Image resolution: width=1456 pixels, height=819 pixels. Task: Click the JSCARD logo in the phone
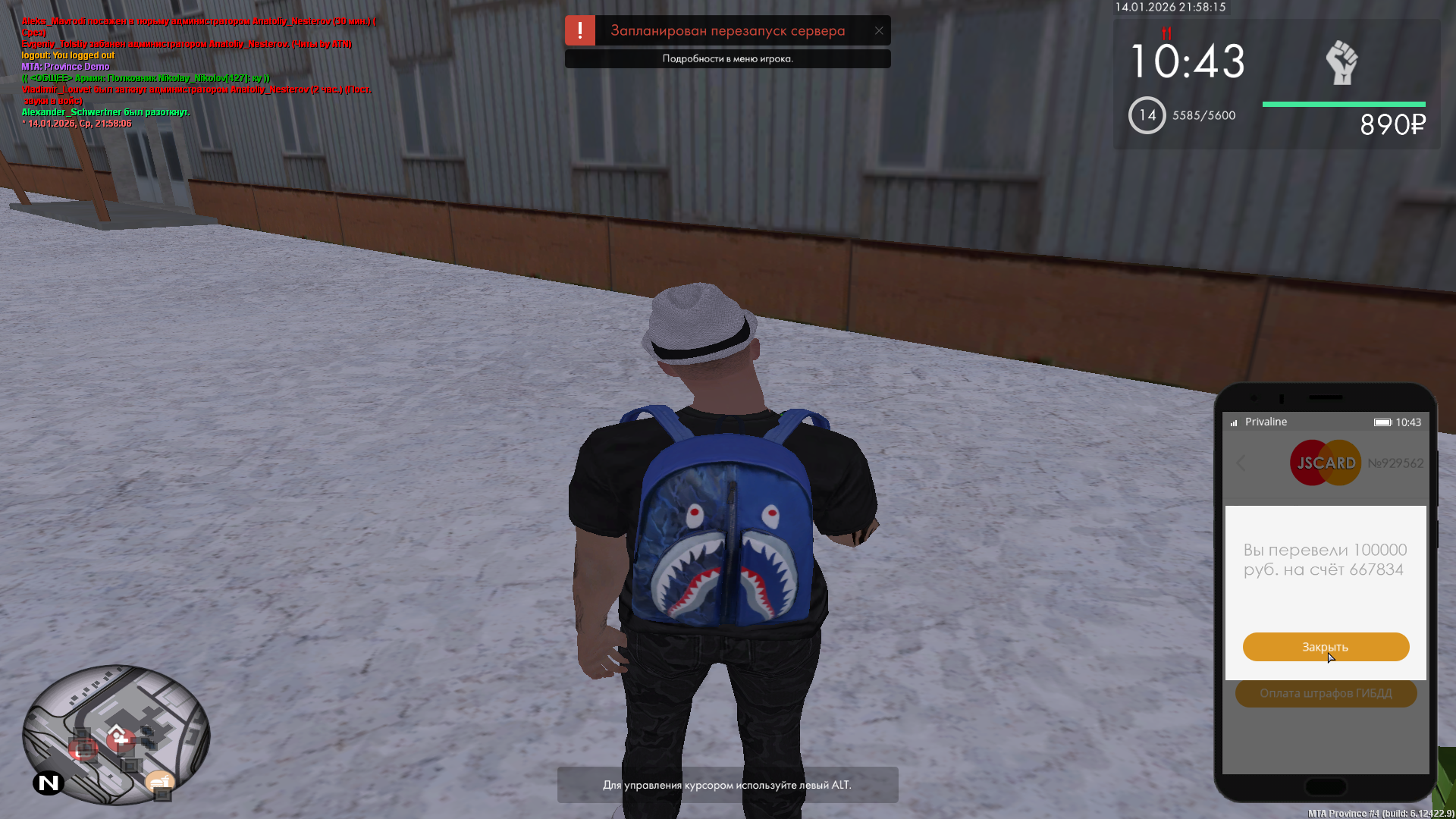[x=1326, y=463]
